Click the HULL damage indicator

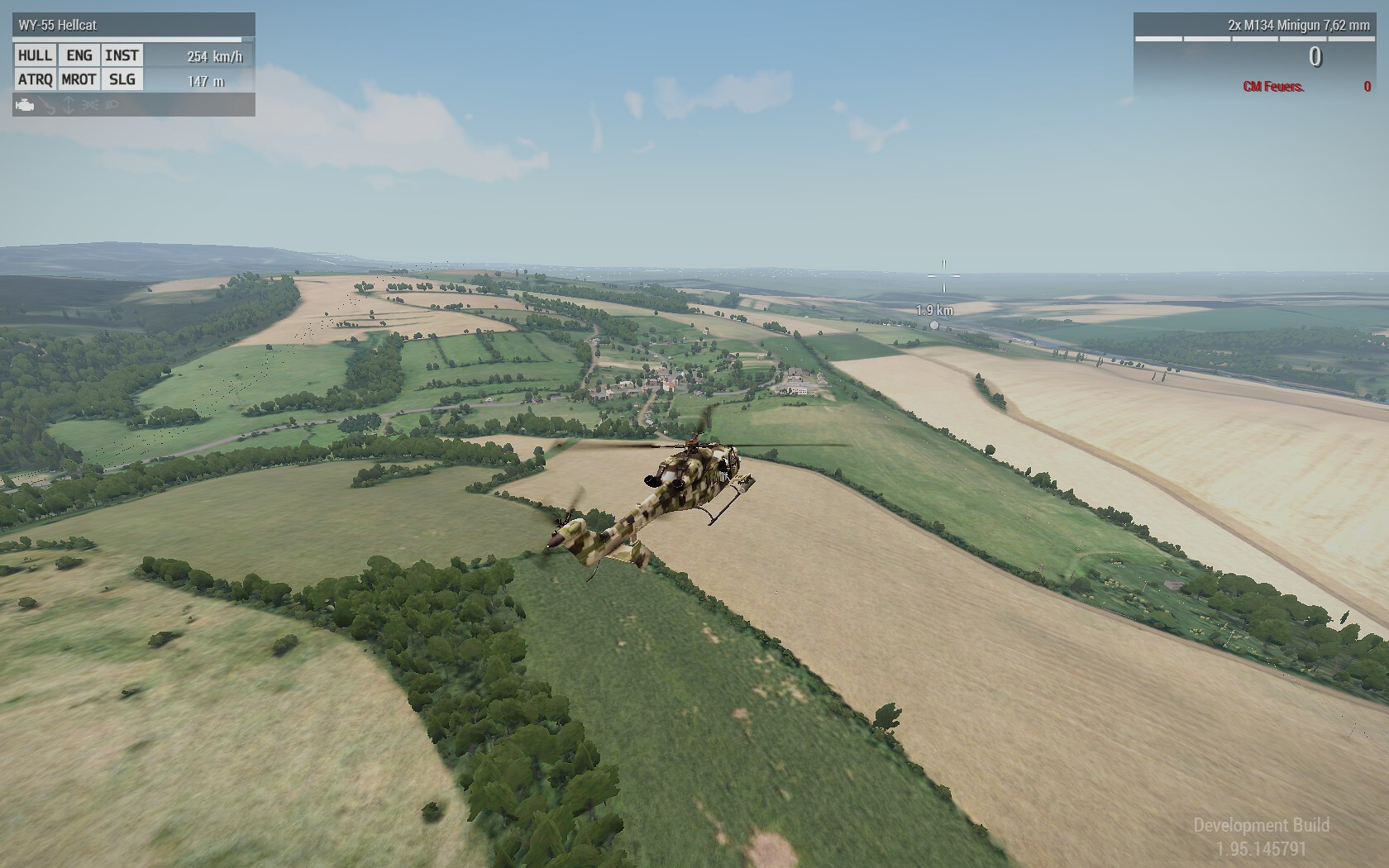(35, 55)
